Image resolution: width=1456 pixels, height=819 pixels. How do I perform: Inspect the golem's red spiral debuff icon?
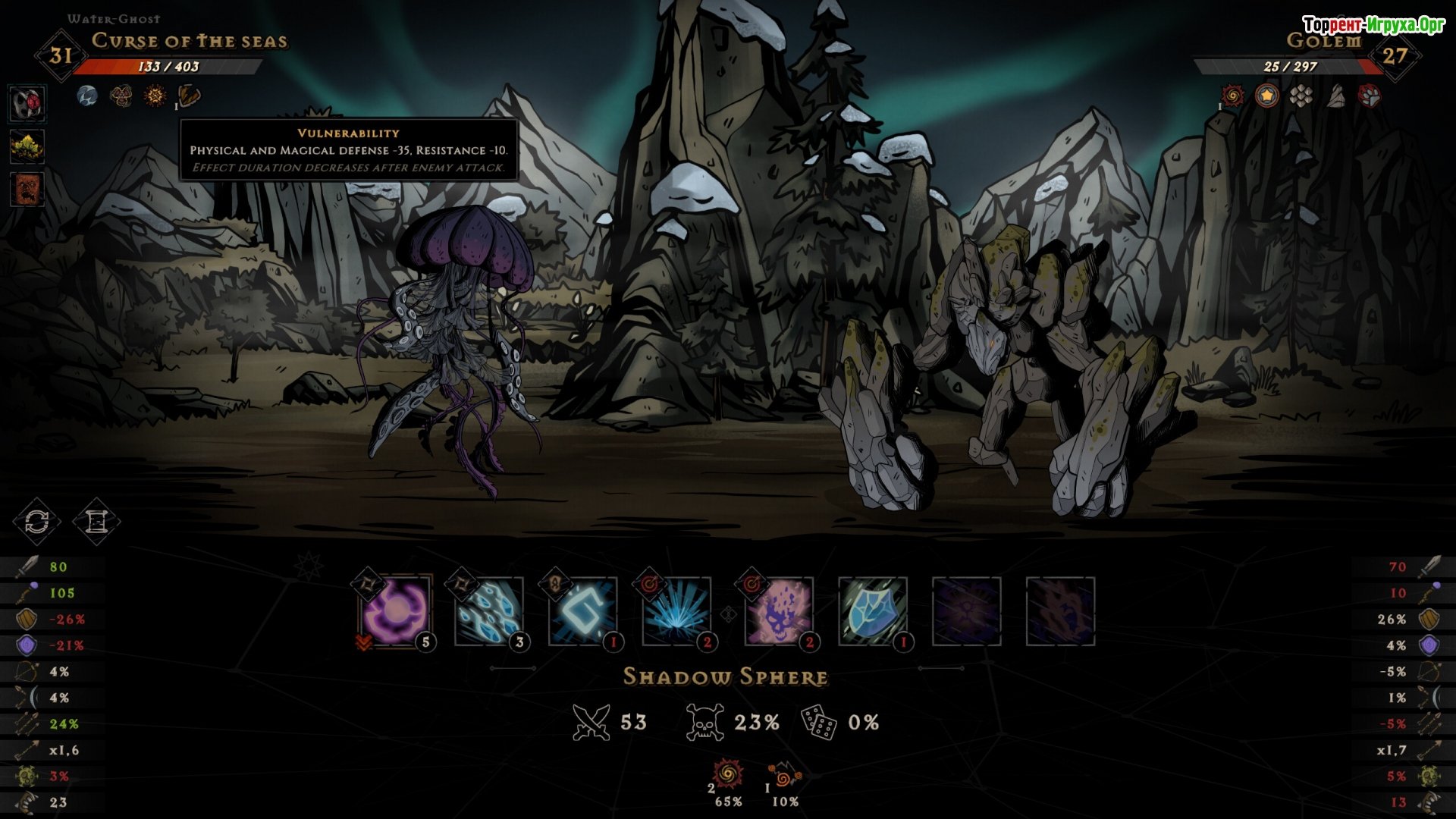coord(1233,96)
